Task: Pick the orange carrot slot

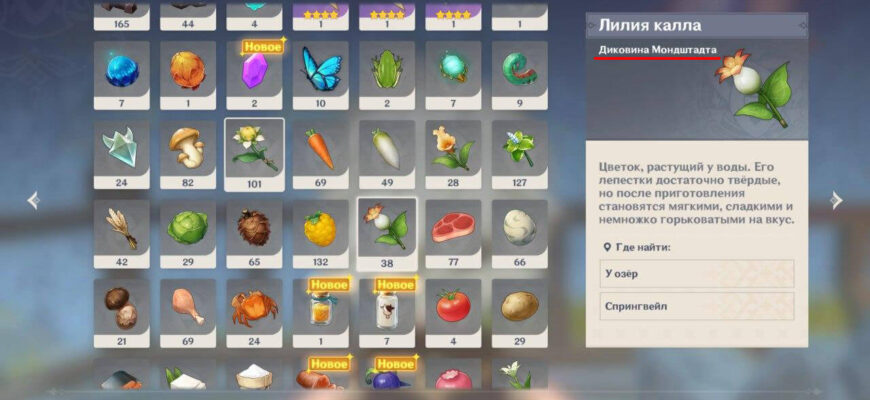Action: tap(320, 150)
